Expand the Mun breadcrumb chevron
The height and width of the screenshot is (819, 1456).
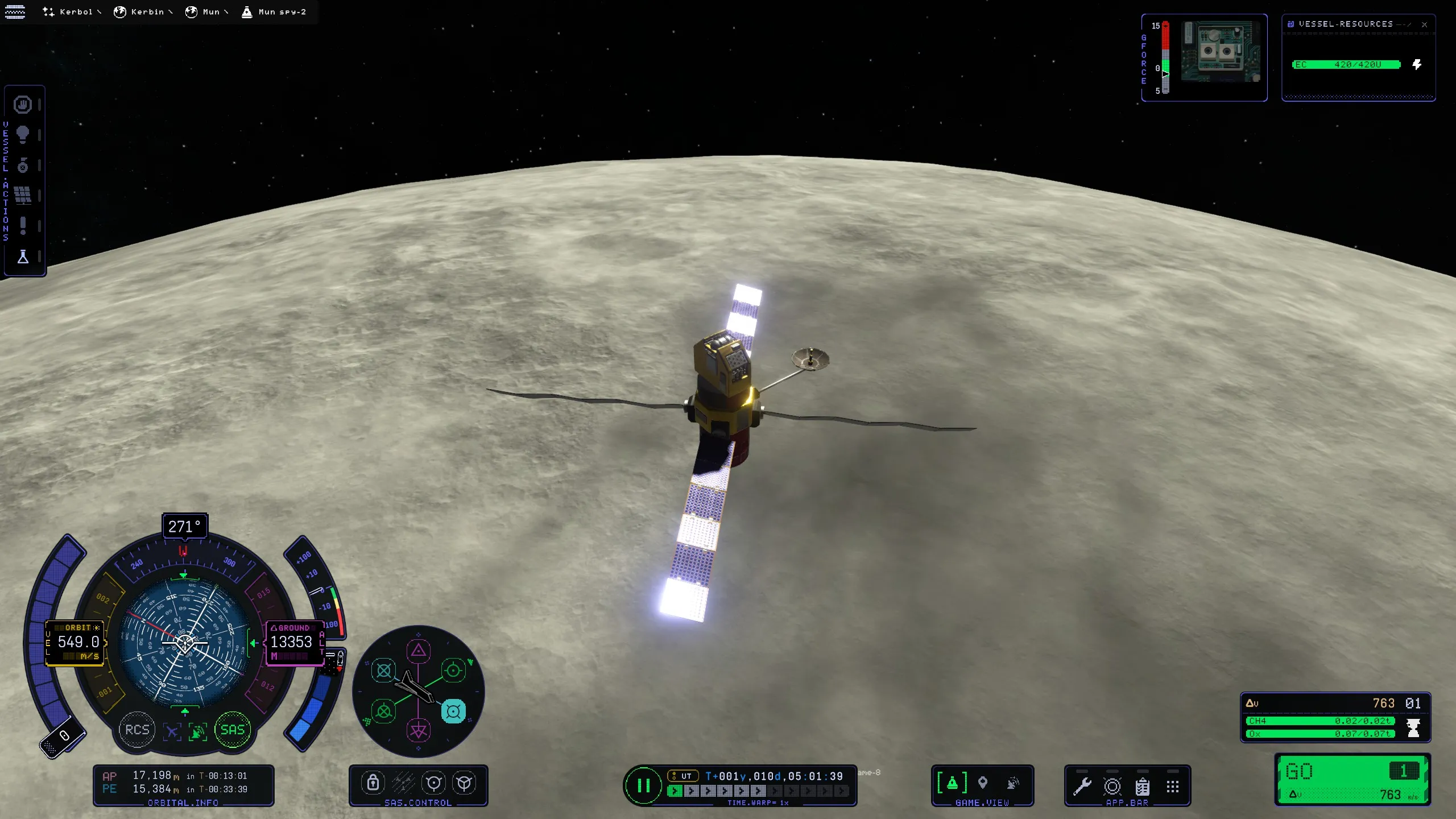[x=227, y=11]
